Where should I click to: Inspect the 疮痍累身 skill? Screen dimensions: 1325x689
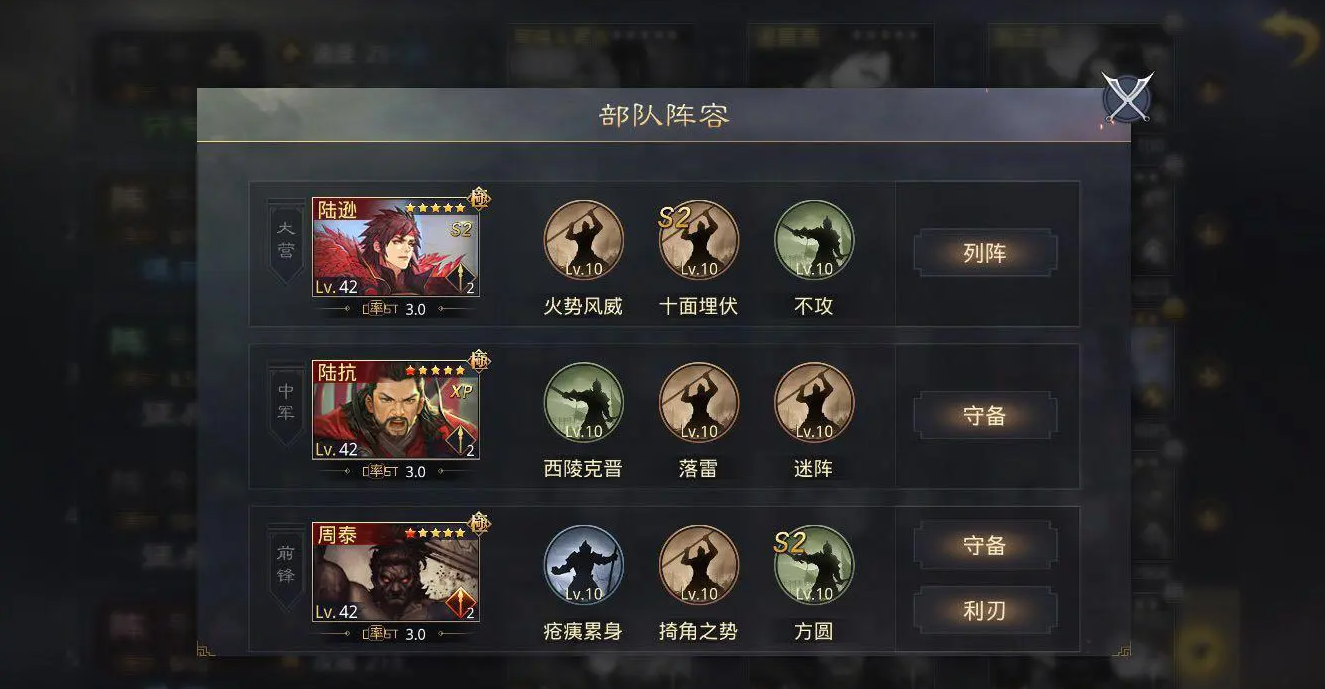pos(583,565)
